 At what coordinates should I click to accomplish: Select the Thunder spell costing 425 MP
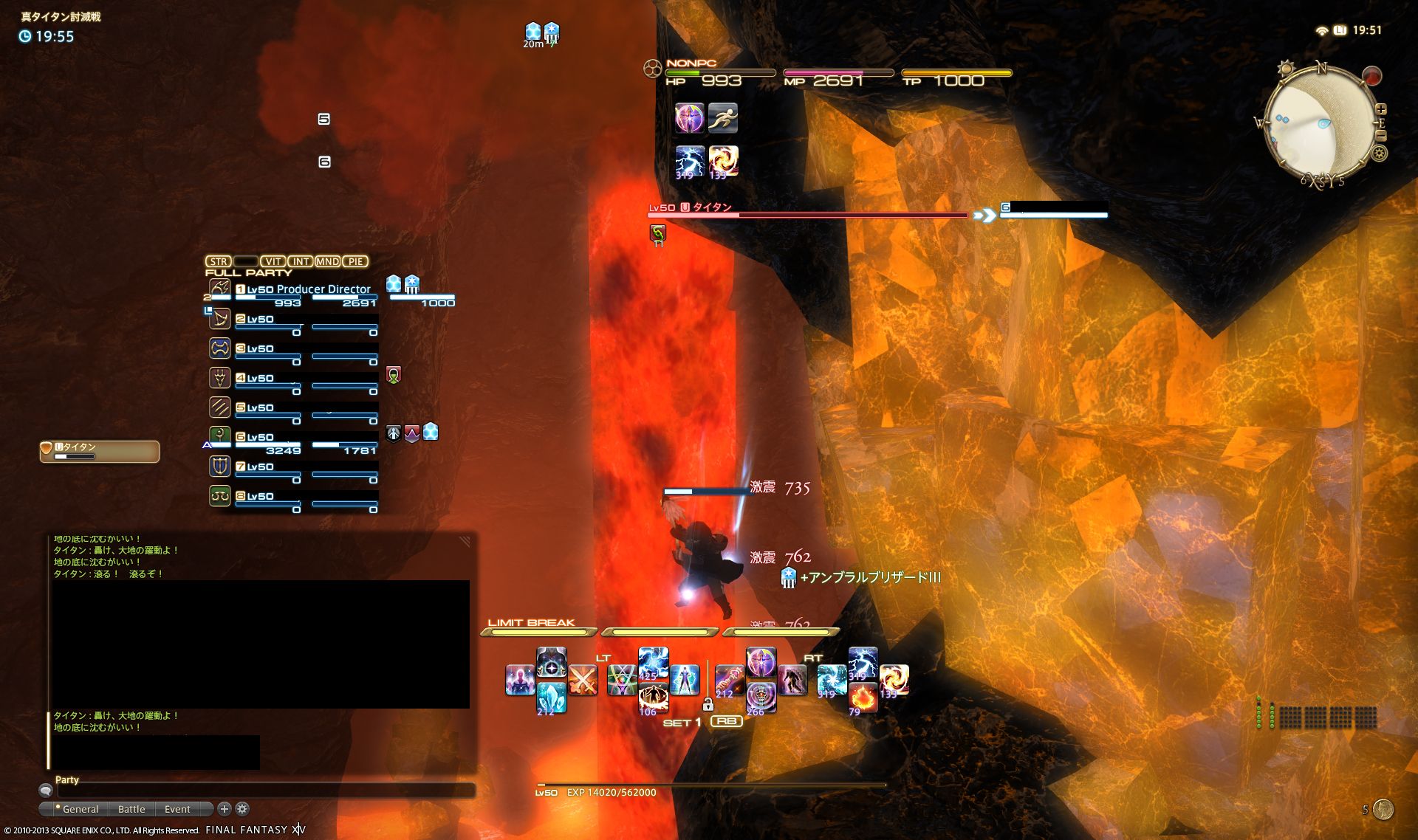652,664
